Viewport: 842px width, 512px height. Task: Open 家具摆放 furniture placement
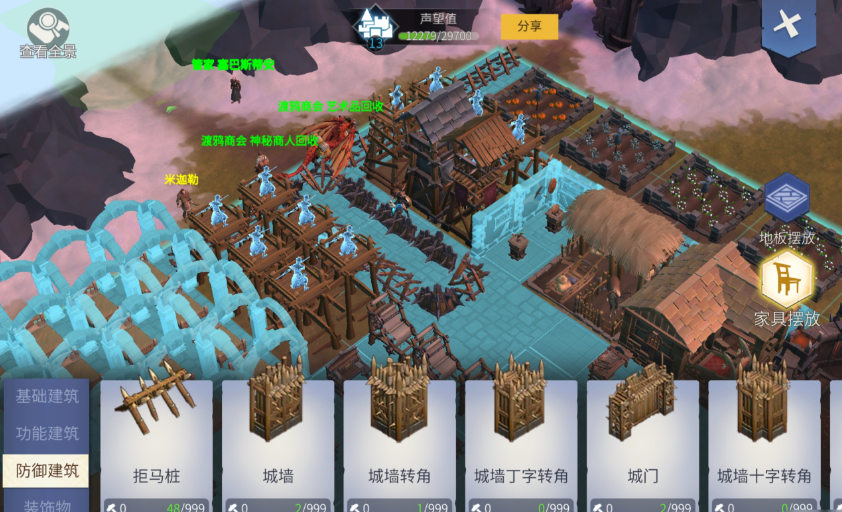point(787,289)
